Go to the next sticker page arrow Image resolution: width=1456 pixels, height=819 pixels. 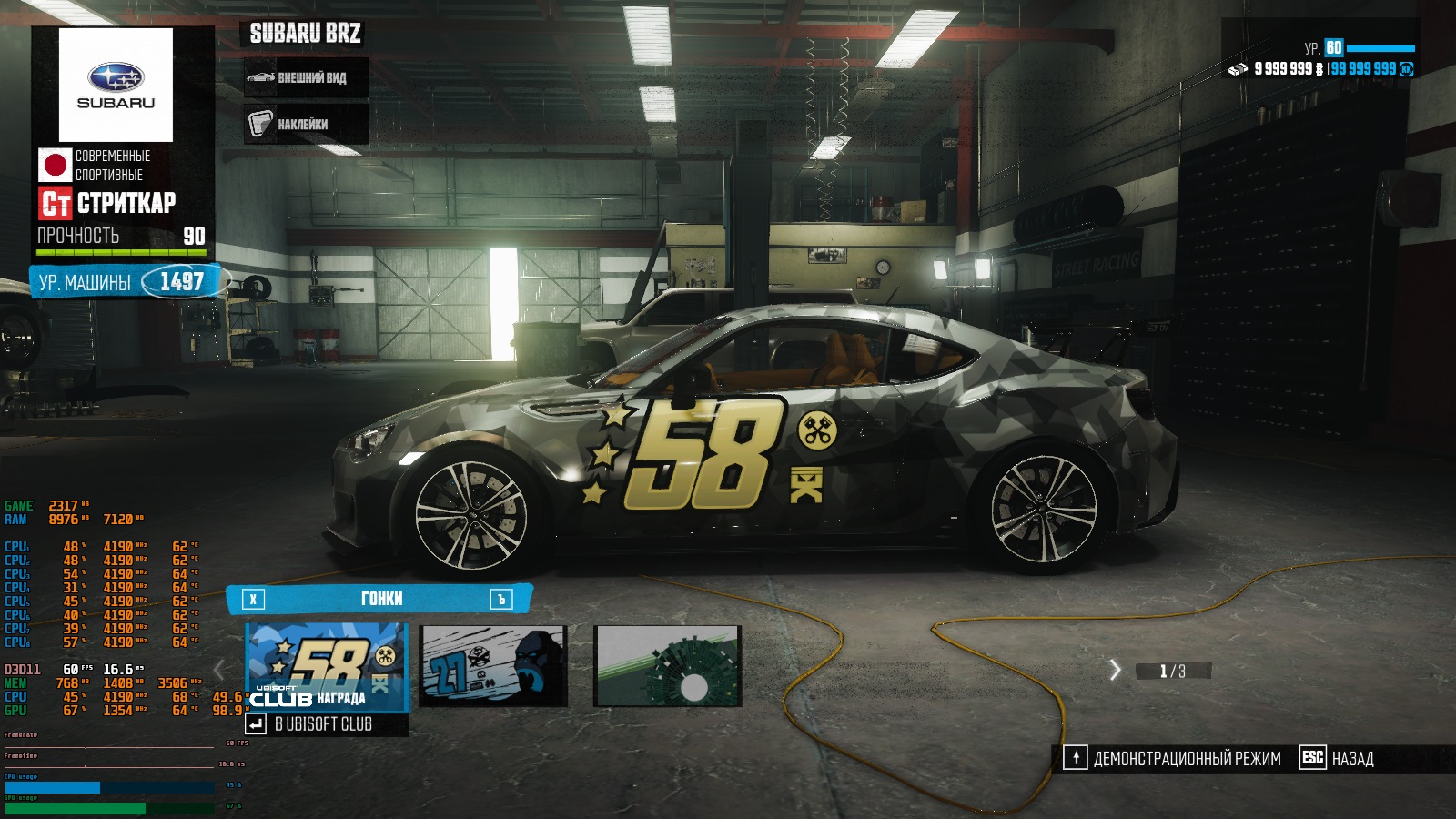tap(1115, 671)
